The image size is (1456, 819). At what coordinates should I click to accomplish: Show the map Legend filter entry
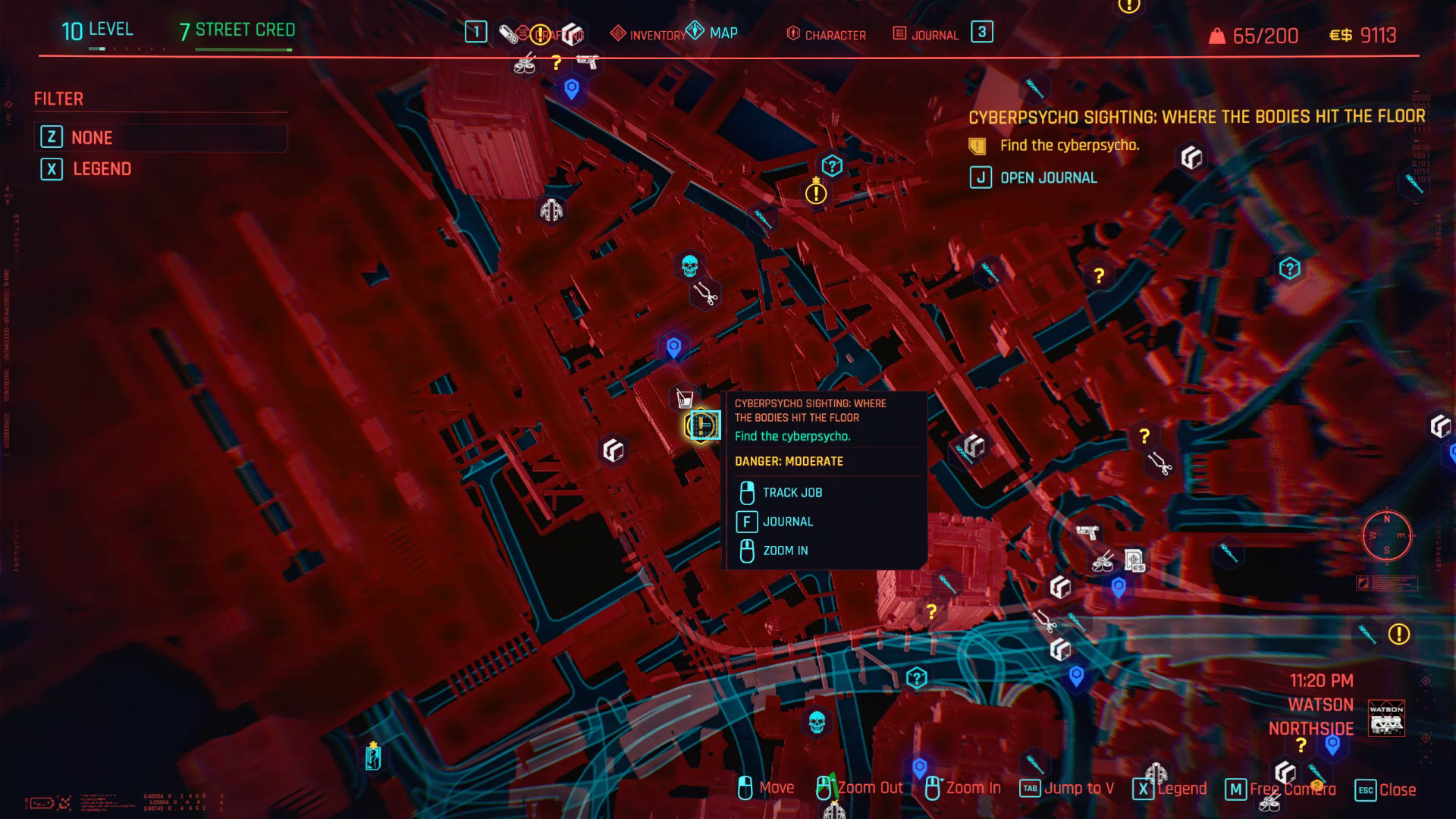tap(102, 169)
